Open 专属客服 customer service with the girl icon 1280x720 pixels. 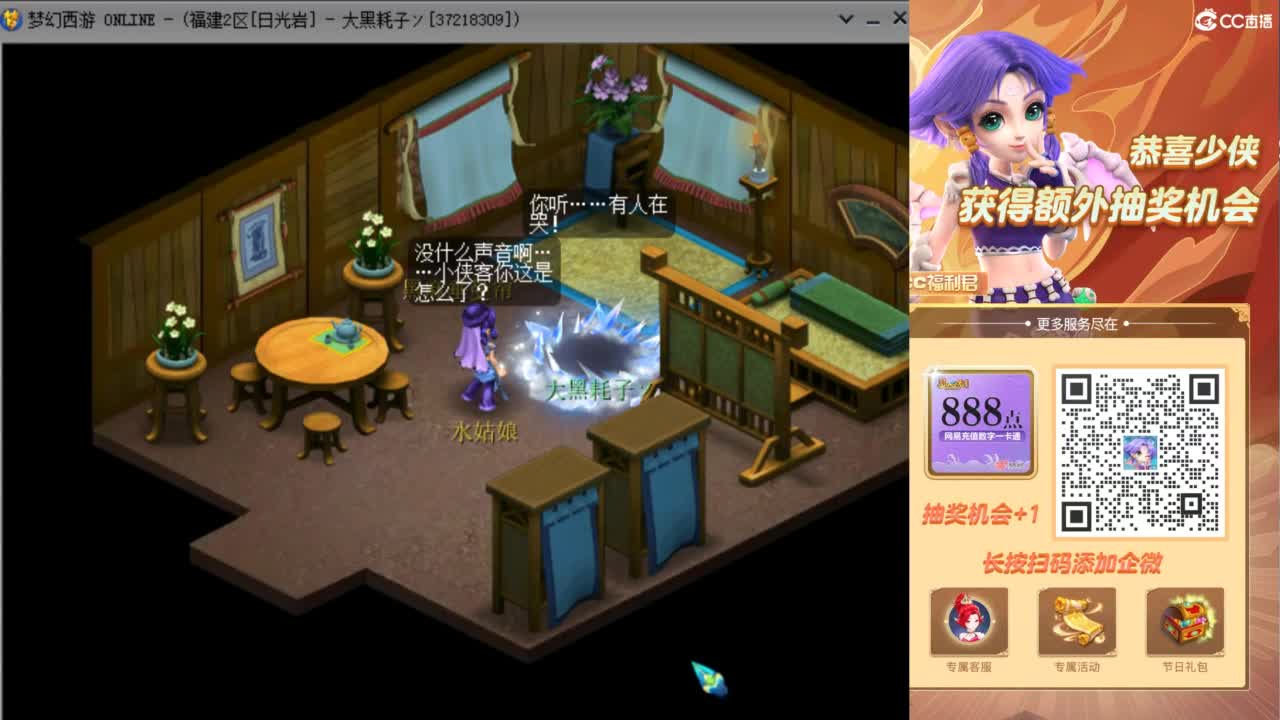(x=966, y=622)
